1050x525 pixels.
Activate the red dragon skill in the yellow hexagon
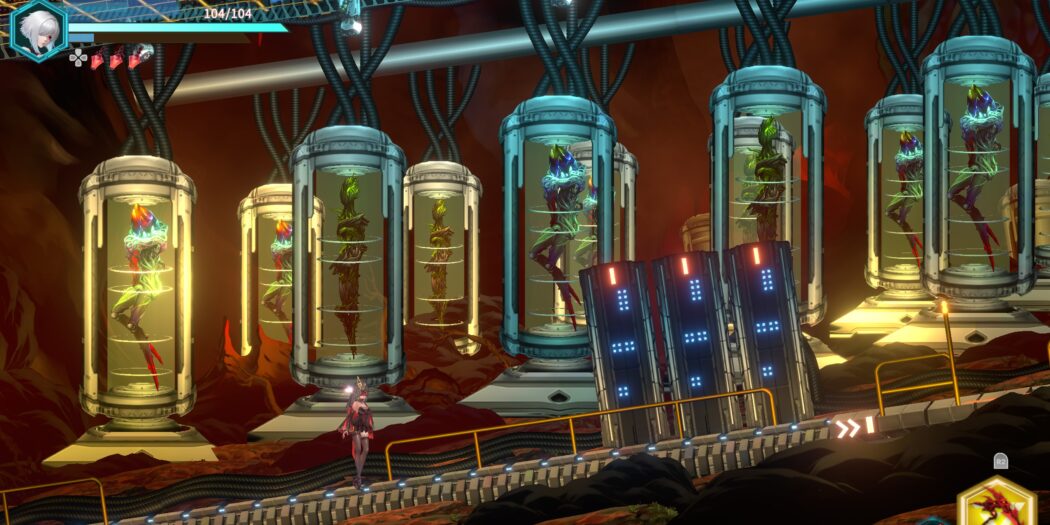tap(996, 505)
